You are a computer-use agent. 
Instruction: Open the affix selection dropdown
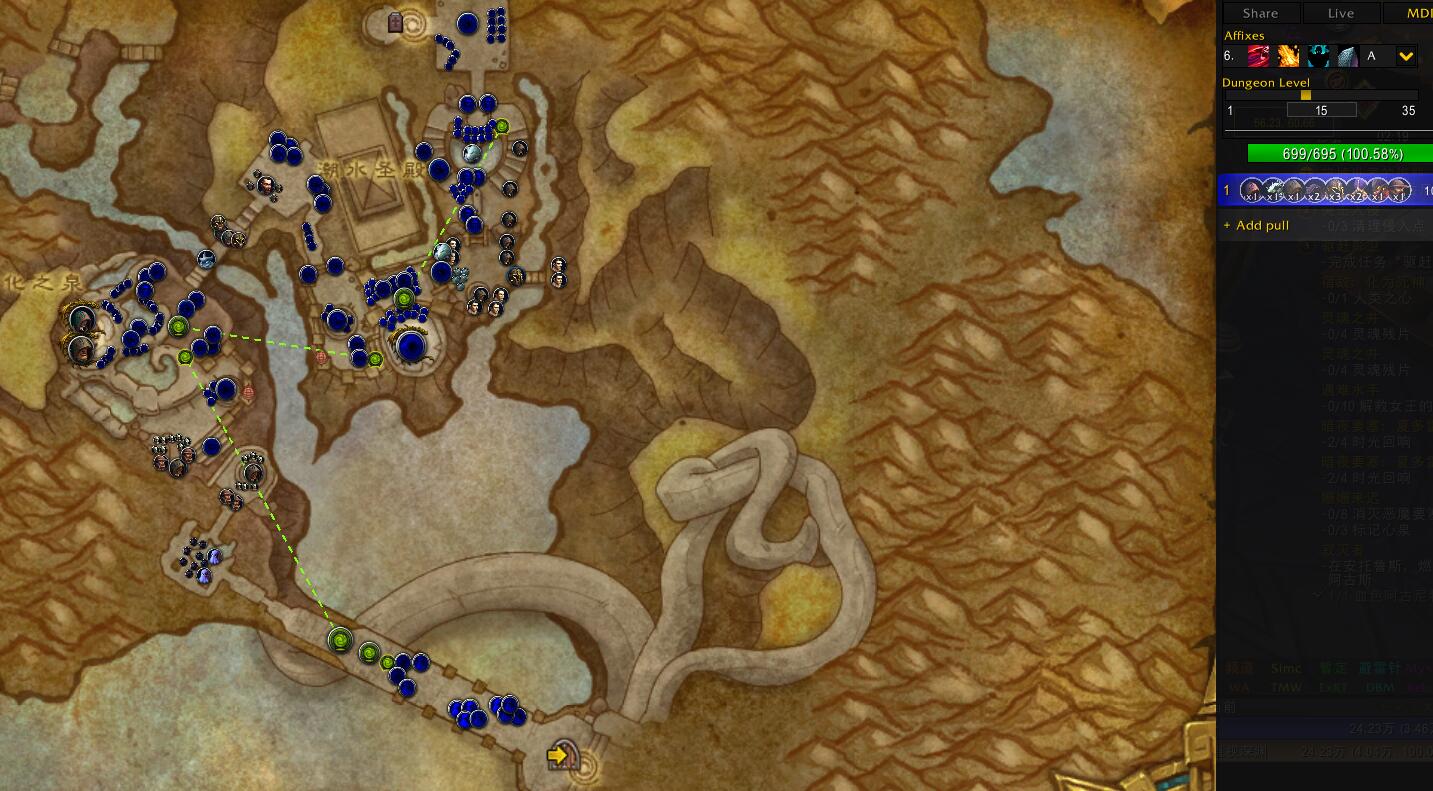pos(1405,56)
